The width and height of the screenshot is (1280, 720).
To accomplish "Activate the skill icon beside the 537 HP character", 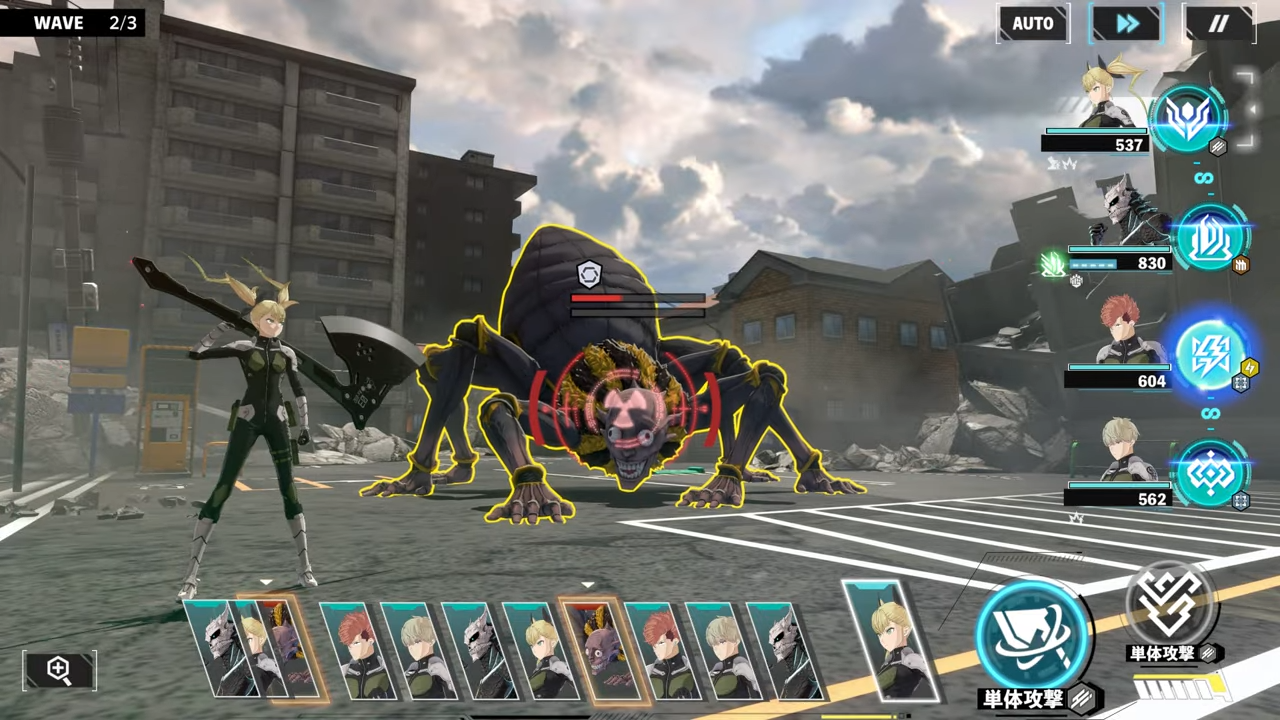I will [x=1188, y=119].
